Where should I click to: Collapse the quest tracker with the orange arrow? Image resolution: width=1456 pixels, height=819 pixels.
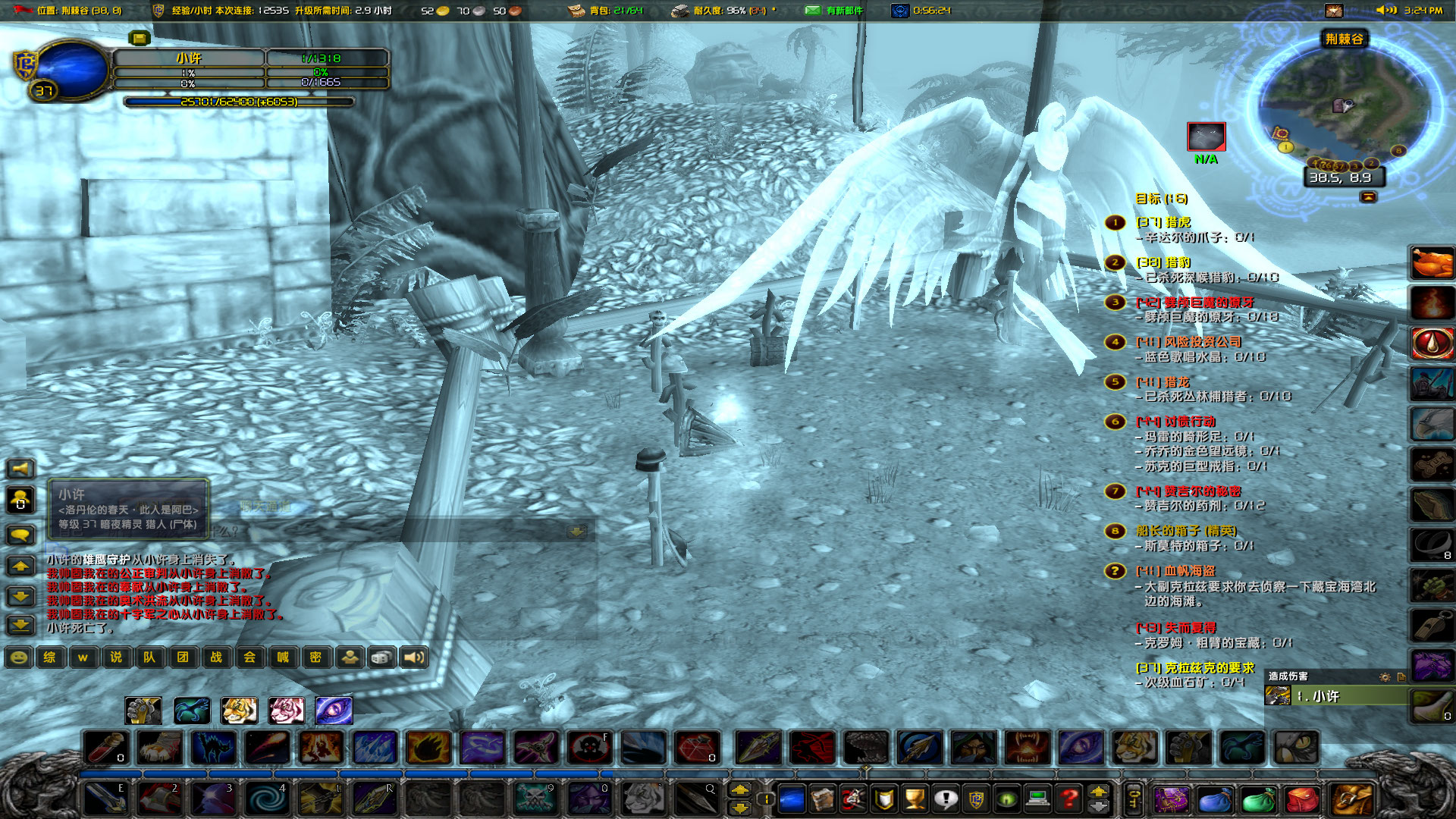1368,197
